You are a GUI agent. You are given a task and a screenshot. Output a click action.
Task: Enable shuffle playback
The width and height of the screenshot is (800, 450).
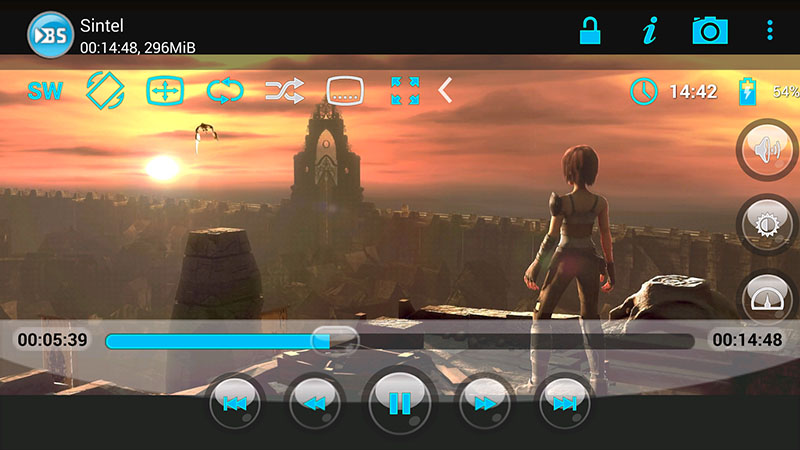[285, 91]
